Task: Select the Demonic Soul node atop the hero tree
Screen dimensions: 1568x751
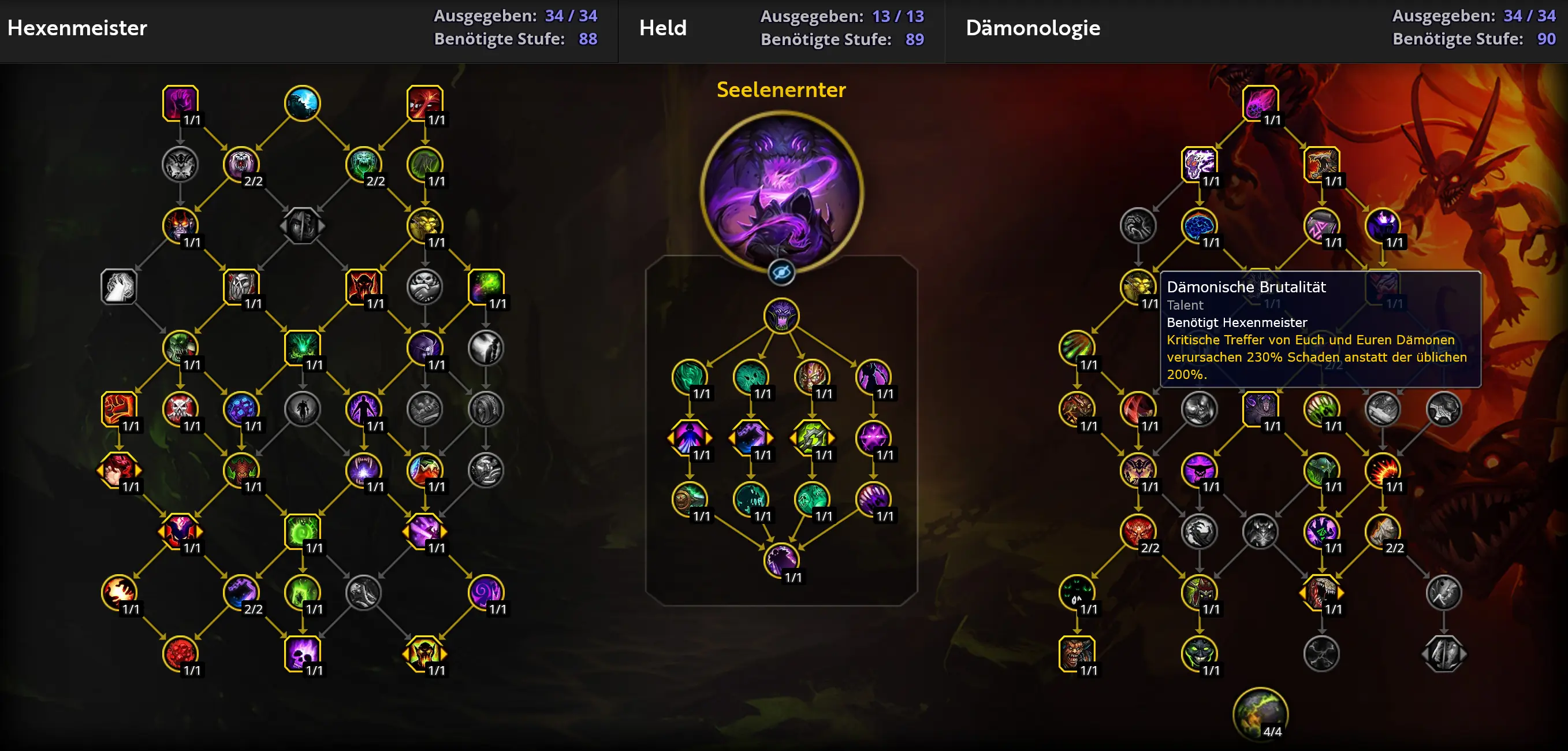Action: click(781, 317)
